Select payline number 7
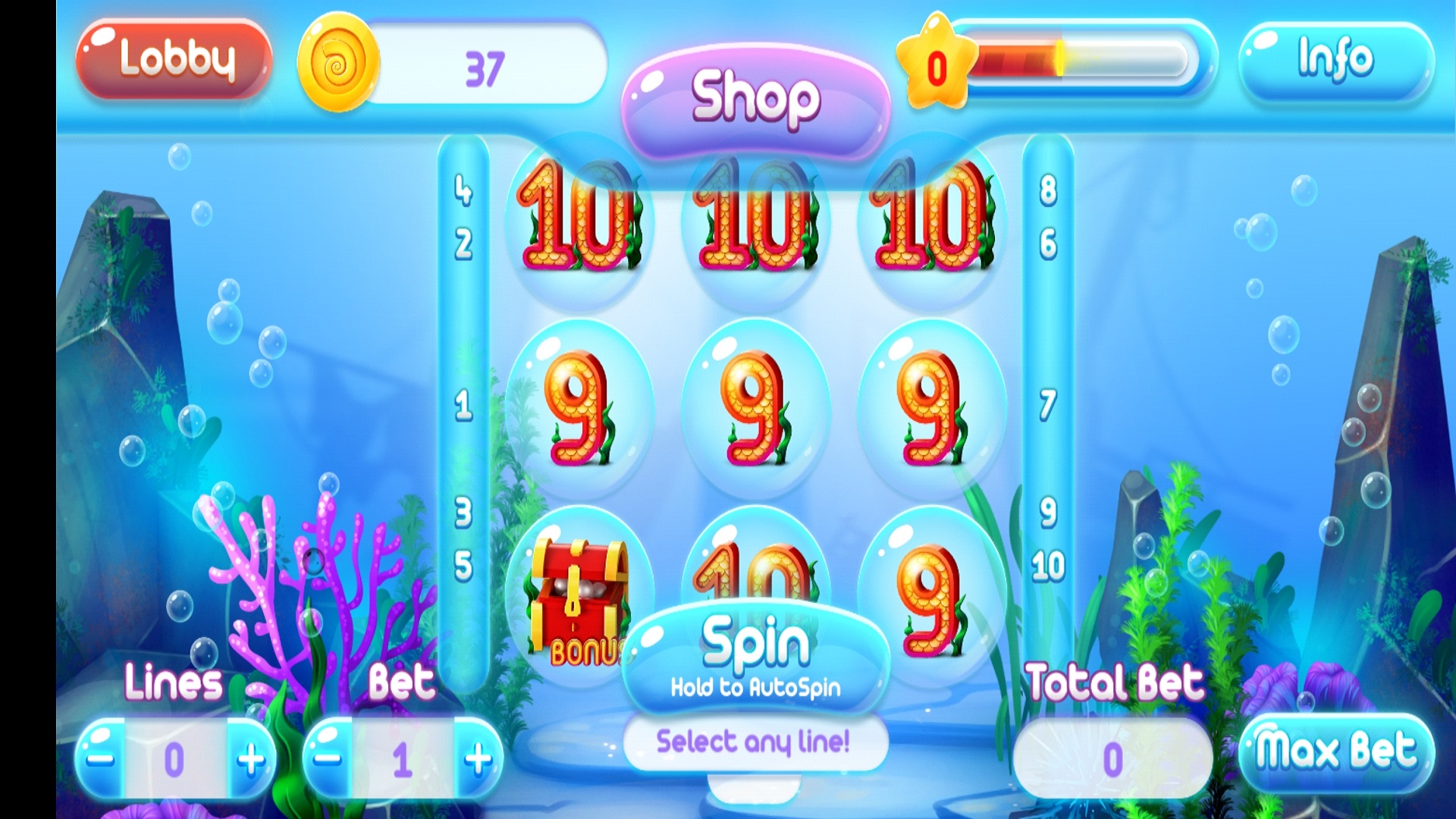Viewport: 1456px width, 819px height. [x=1048, y=406]
